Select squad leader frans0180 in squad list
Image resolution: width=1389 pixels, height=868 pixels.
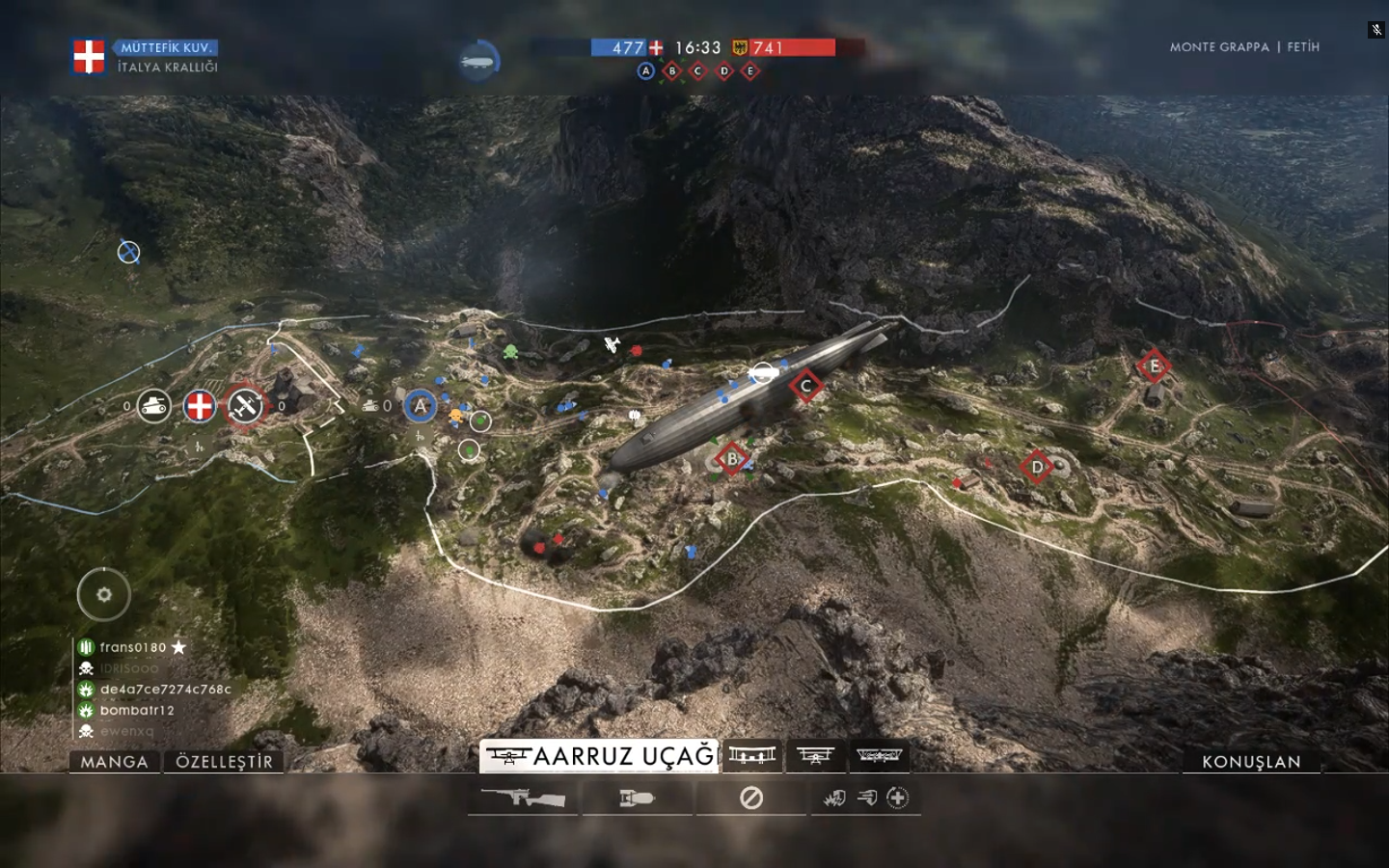coord(133,647)
